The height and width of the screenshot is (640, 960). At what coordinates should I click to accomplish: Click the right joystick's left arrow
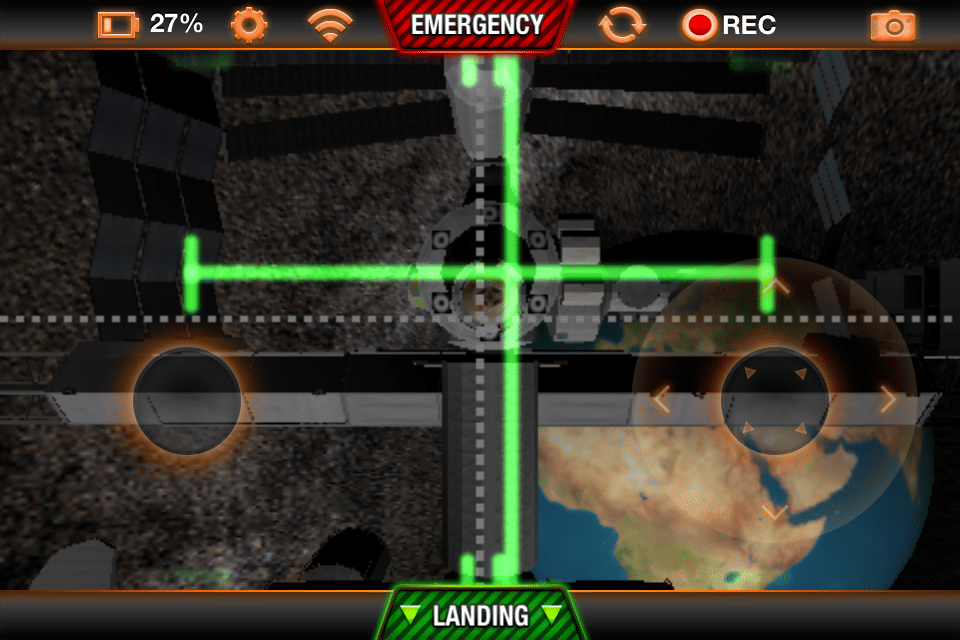coord(661,400)
